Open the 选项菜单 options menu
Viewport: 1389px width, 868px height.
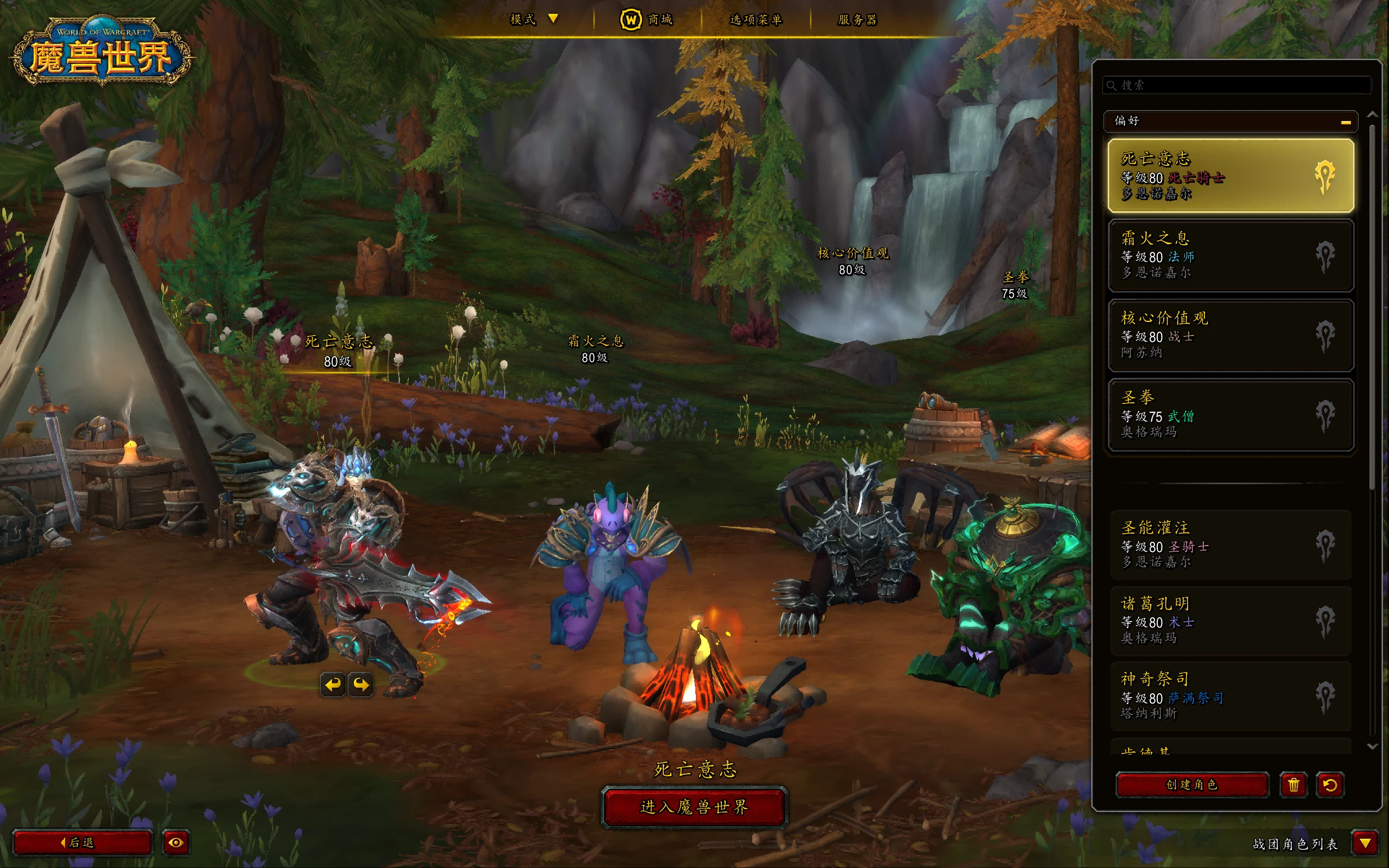[x=756, y=20]
